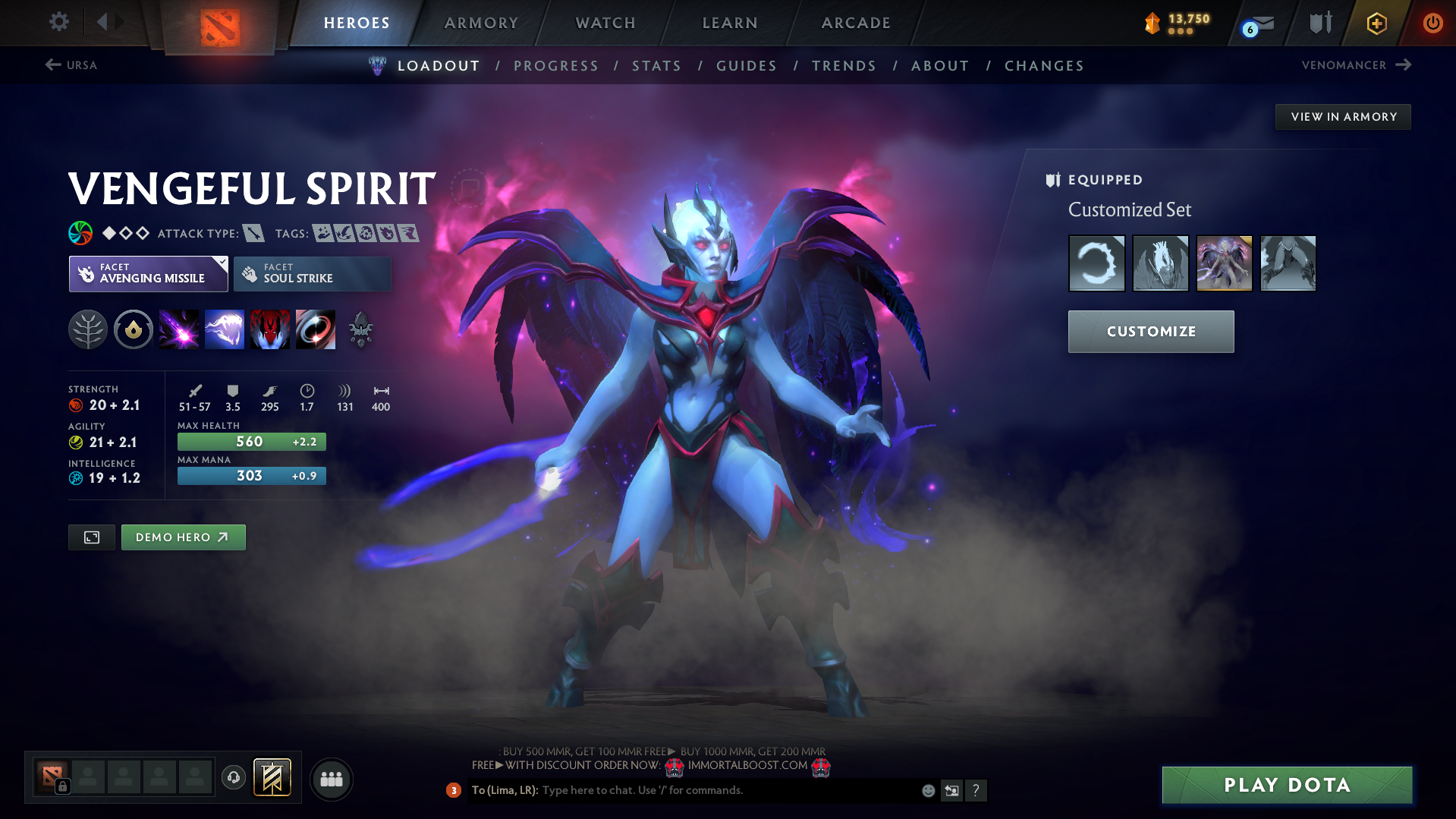
Task: View the Vengeance Aura ability icon
Action: pyautogui.click(x=270, y=329)
